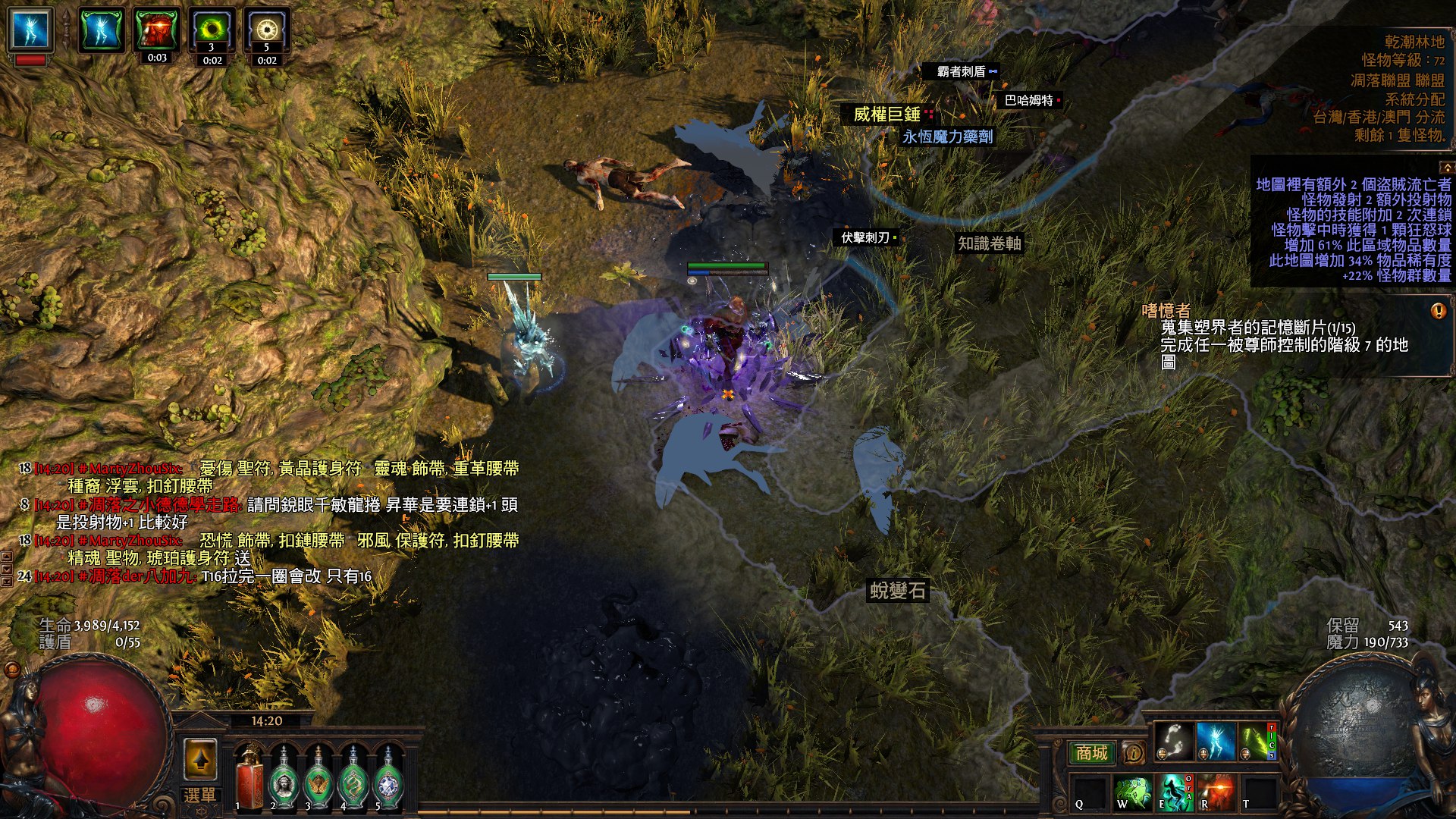Open the round info button beside the shop
The width and height of the screenshot is (1456, 819).
[1133, 753]
